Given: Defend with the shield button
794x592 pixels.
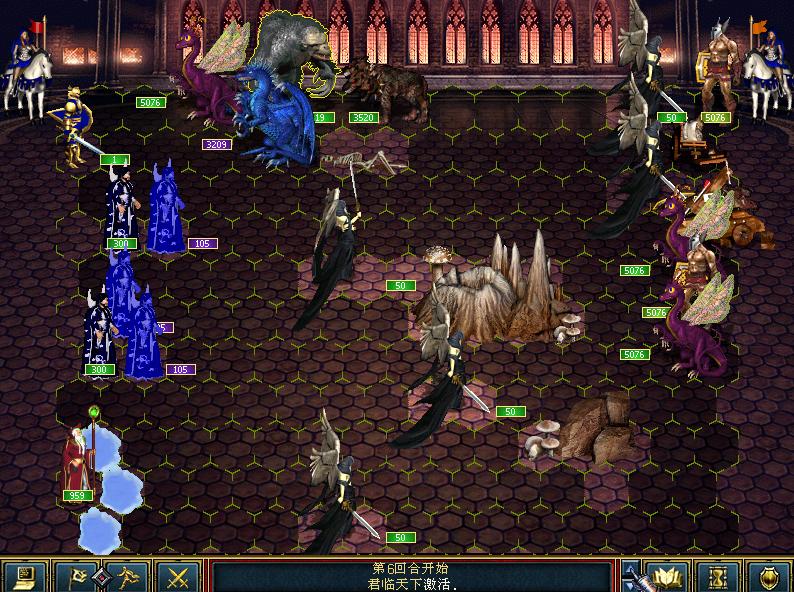Looking at the screenshot, I should (767, 576).
